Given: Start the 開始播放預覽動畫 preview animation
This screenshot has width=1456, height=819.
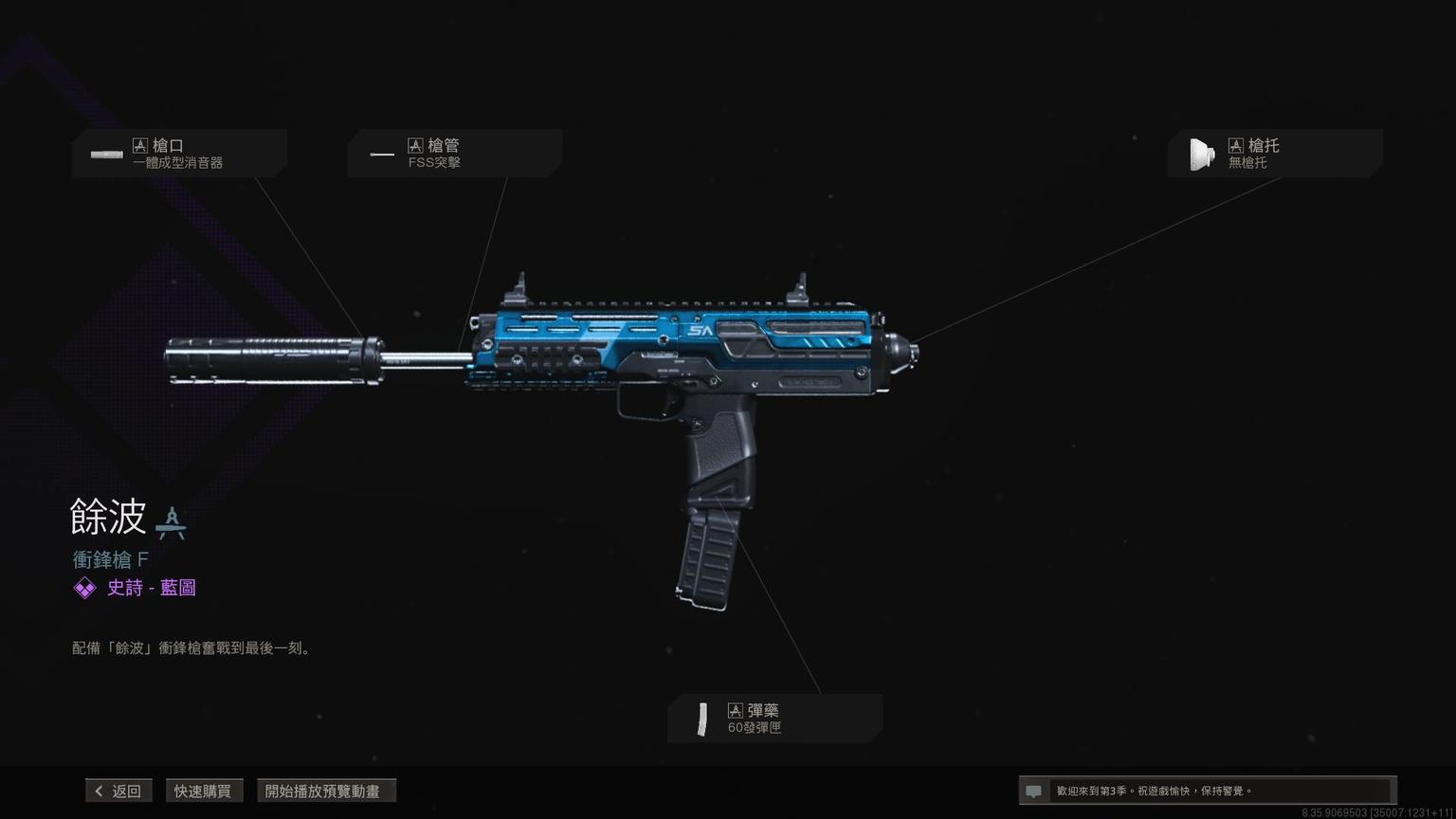Looking at the screenshot, I should [x=326, y=791].
